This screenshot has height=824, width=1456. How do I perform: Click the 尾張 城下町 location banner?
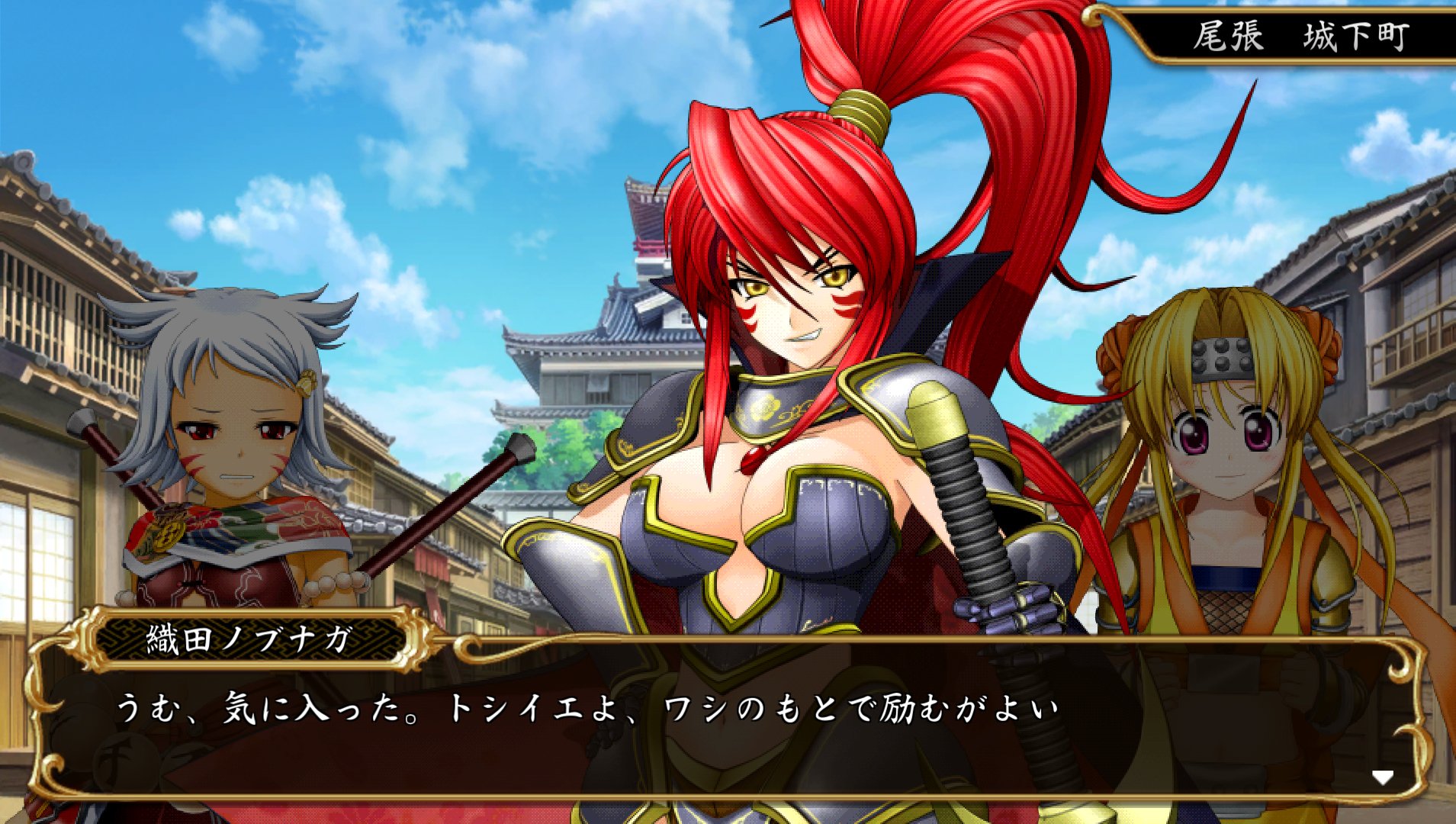click(1289, 34)
